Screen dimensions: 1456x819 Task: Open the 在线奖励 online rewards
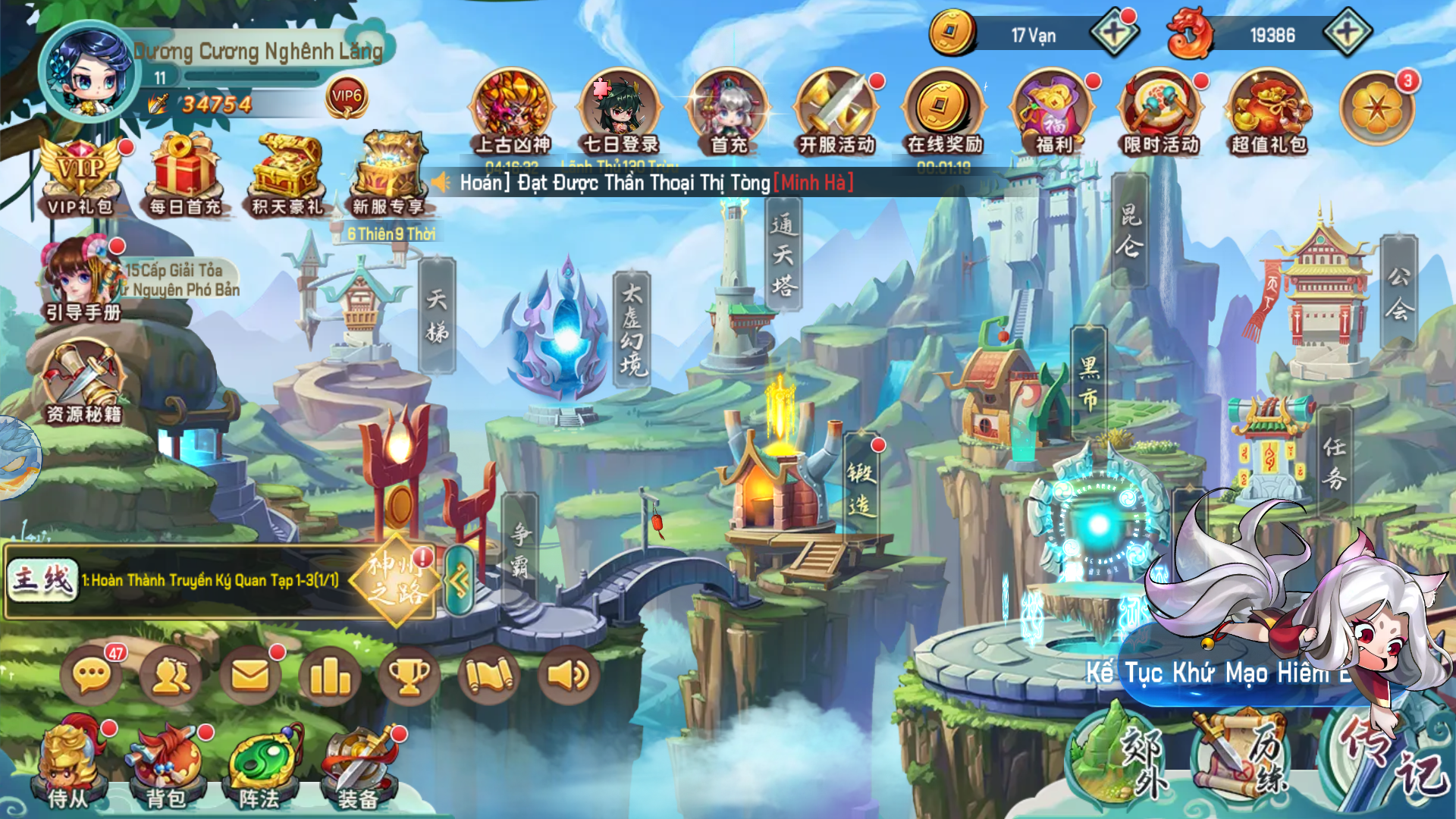(944, 112)
